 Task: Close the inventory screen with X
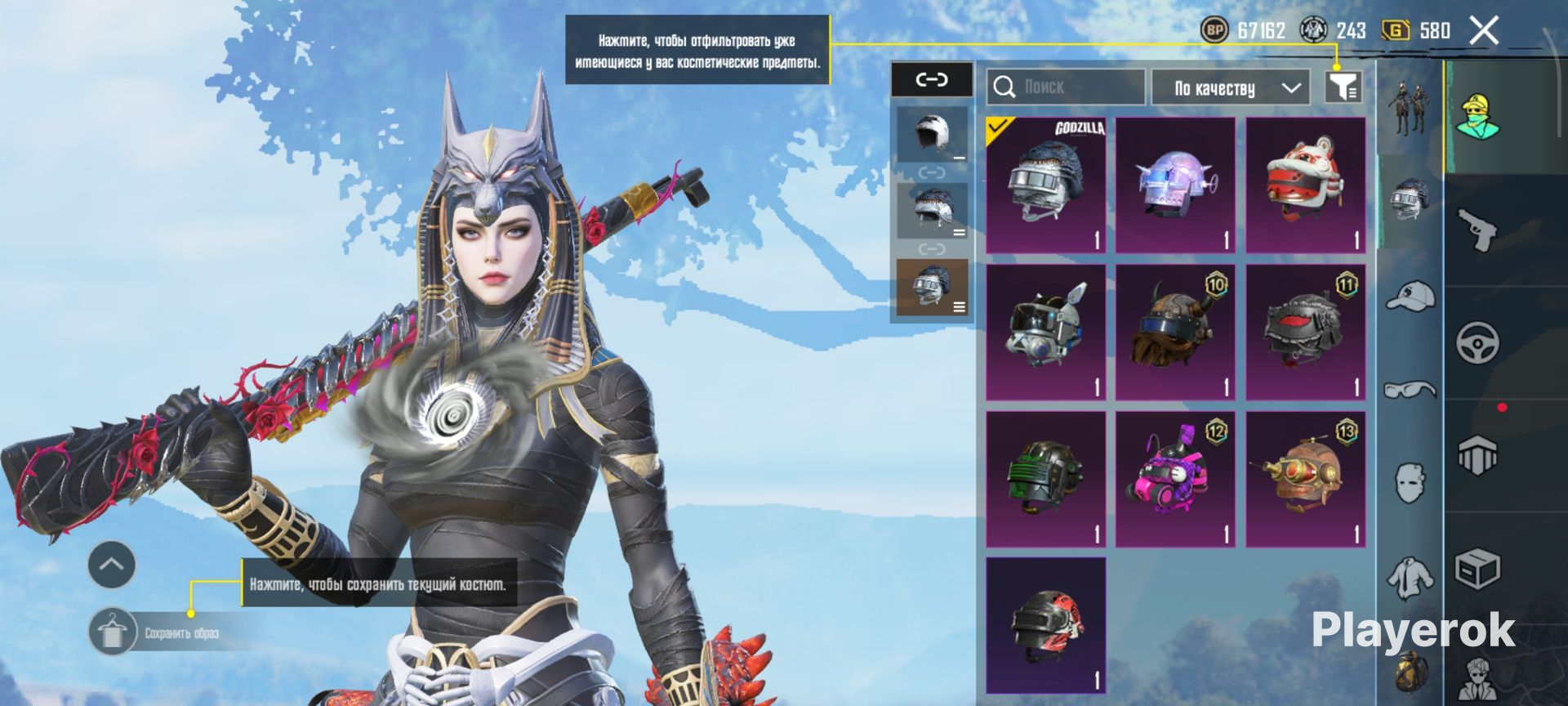pyautogui.click(x=1484, y=31)
